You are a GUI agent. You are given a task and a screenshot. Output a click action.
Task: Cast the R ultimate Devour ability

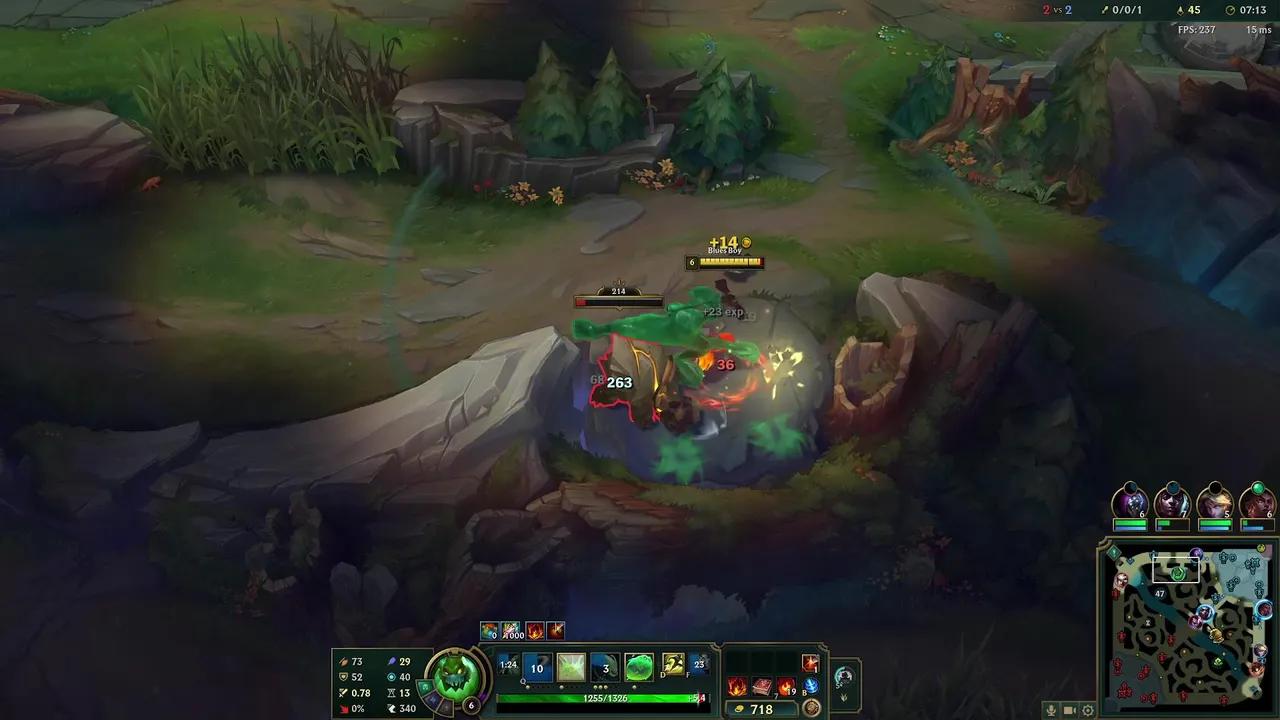[638, 668]
